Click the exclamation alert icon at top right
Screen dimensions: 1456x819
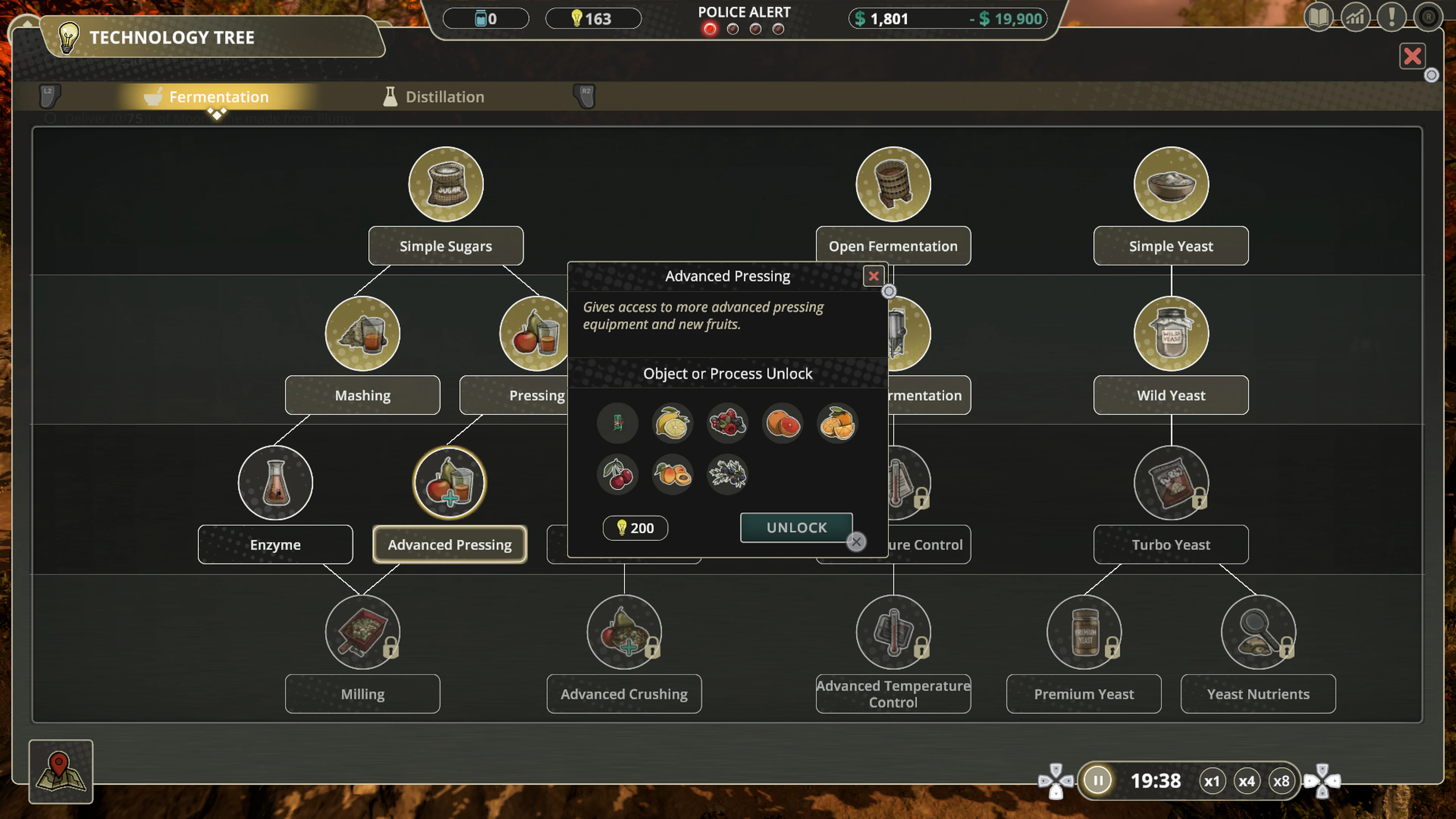pyautogui.click(x=1392, y=17)
